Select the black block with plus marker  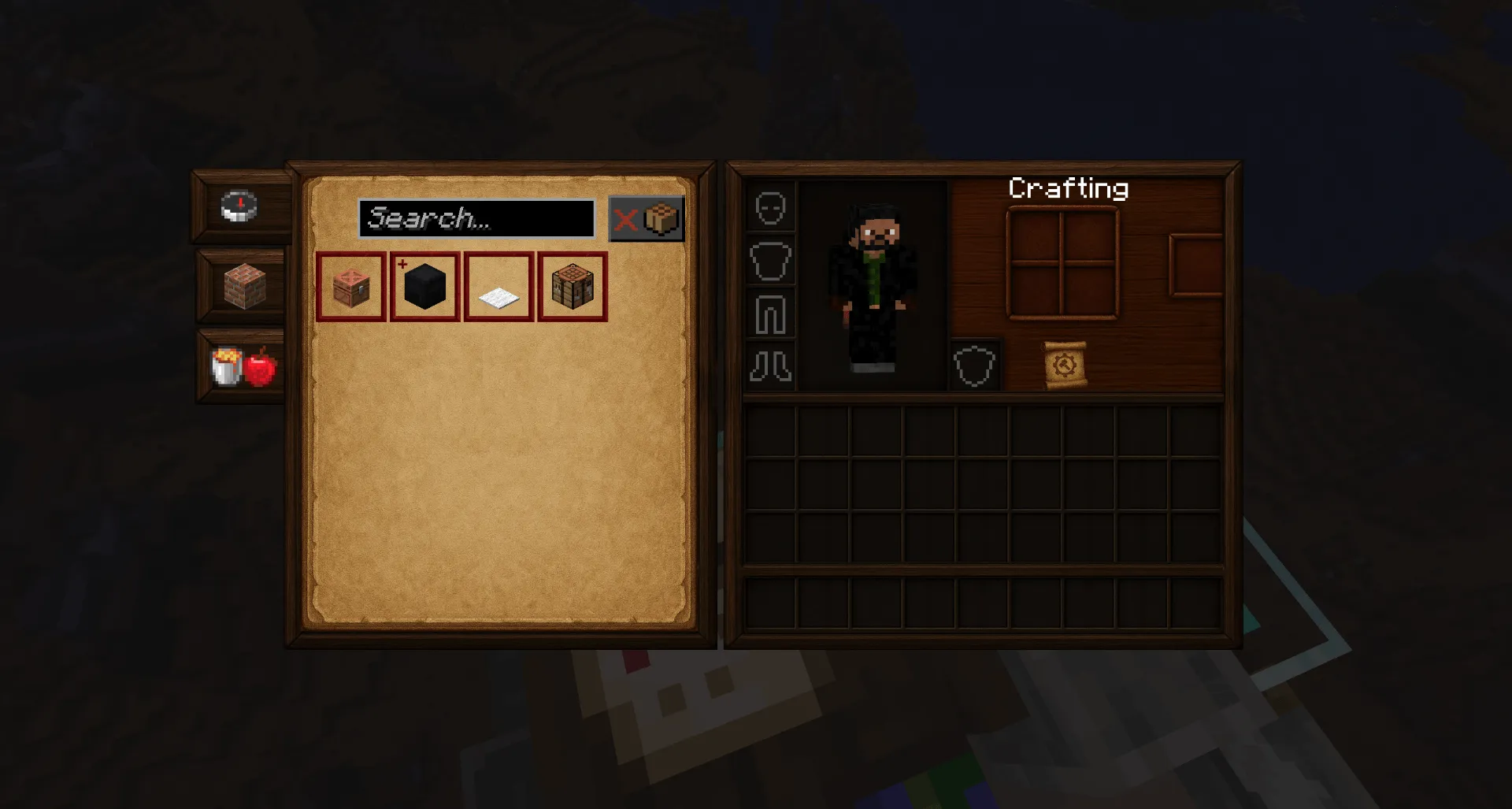pyautogui.click(x=424, y=287)
